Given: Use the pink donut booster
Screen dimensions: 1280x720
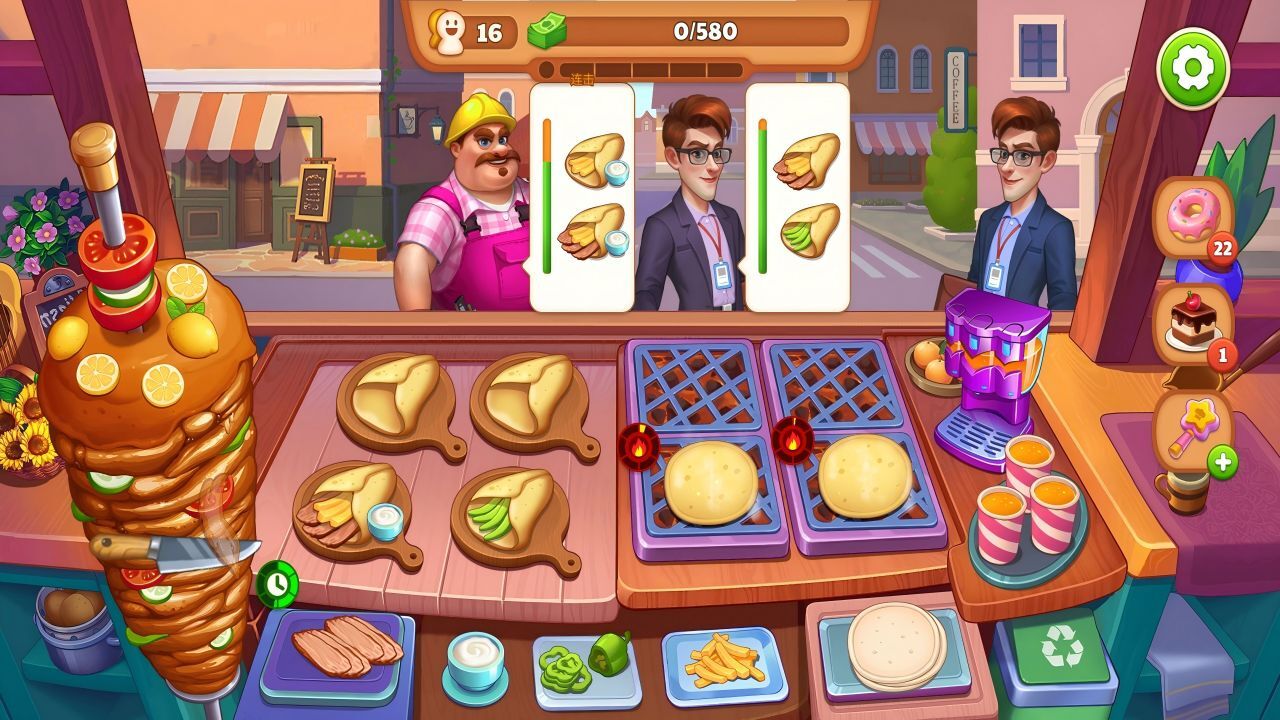Looking at the screenshot, I should pyautogui.click(x=1193, y=217).
